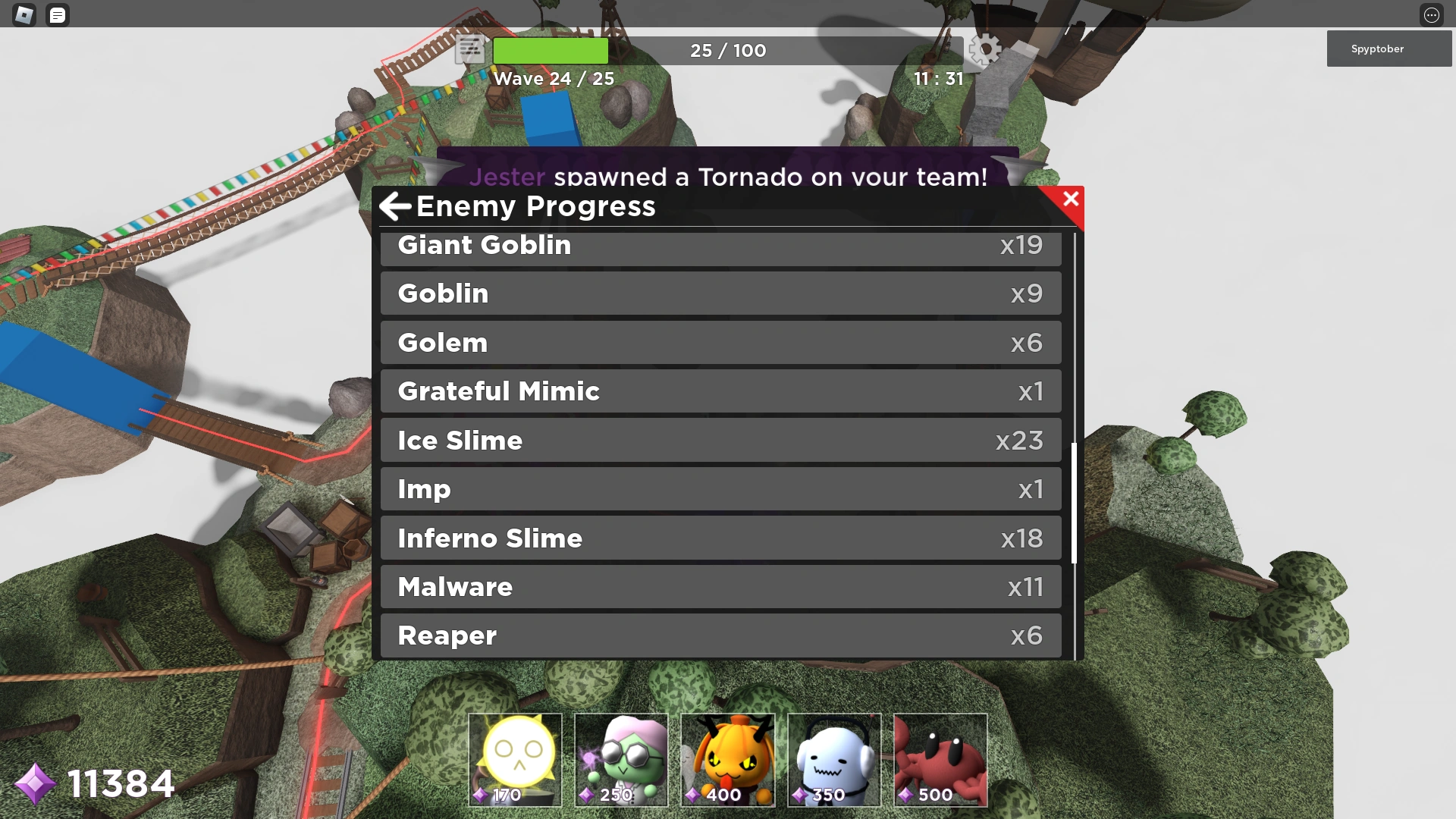Open the in-game chat bubble

tap(57, 14)
